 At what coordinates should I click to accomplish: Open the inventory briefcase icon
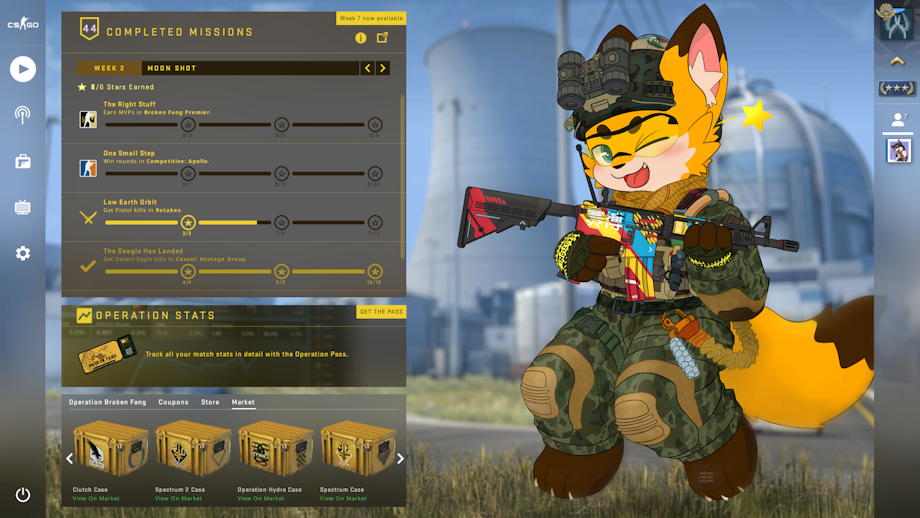(x=23, y=161)
